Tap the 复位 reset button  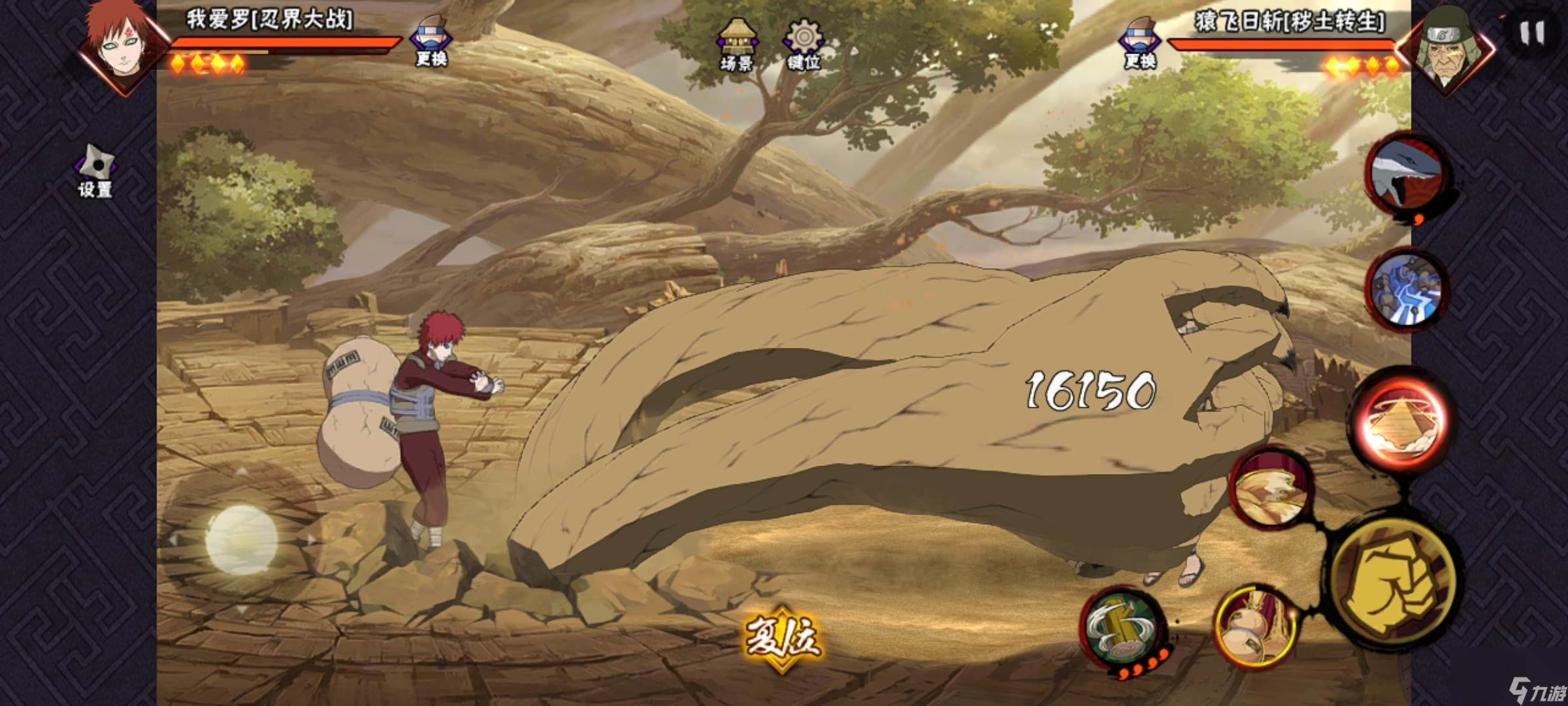782,639
